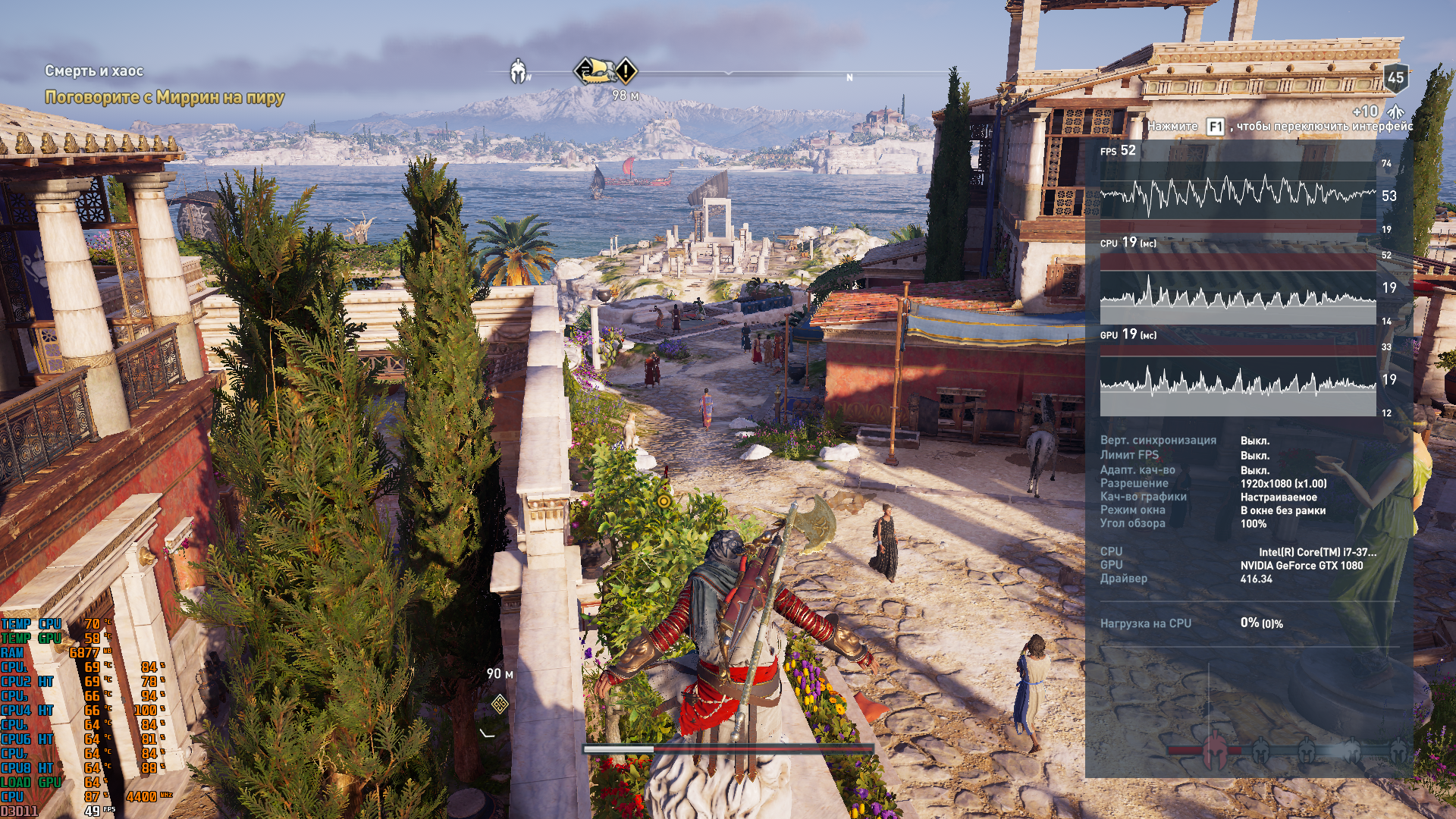This screenshot has width=1456, height=819.
Task: Click the Spartan helmet icon on the compass
Action: tap(519, 72)
